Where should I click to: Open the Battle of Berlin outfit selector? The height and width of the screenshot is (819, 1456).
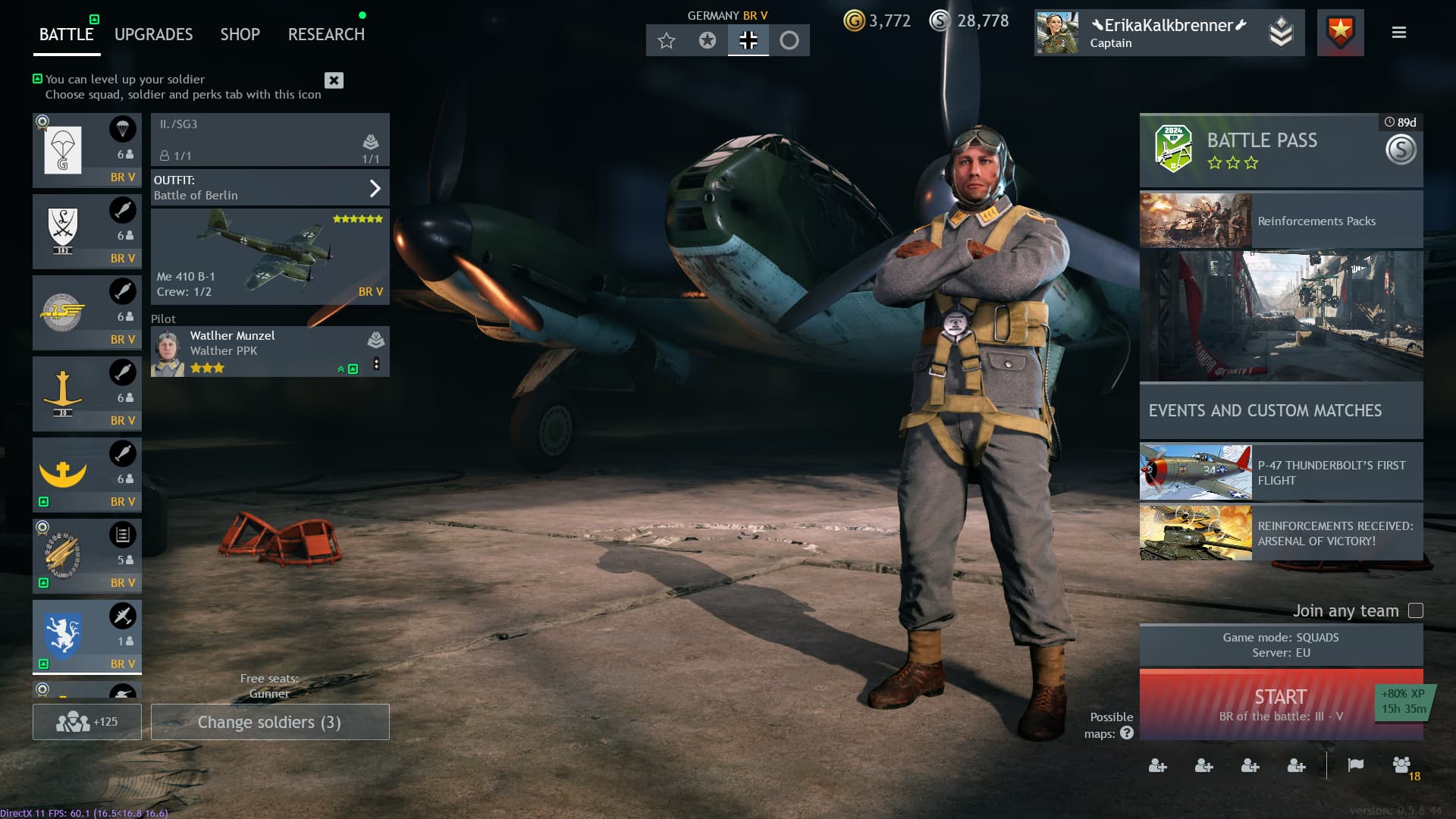[x=270, y=187]
